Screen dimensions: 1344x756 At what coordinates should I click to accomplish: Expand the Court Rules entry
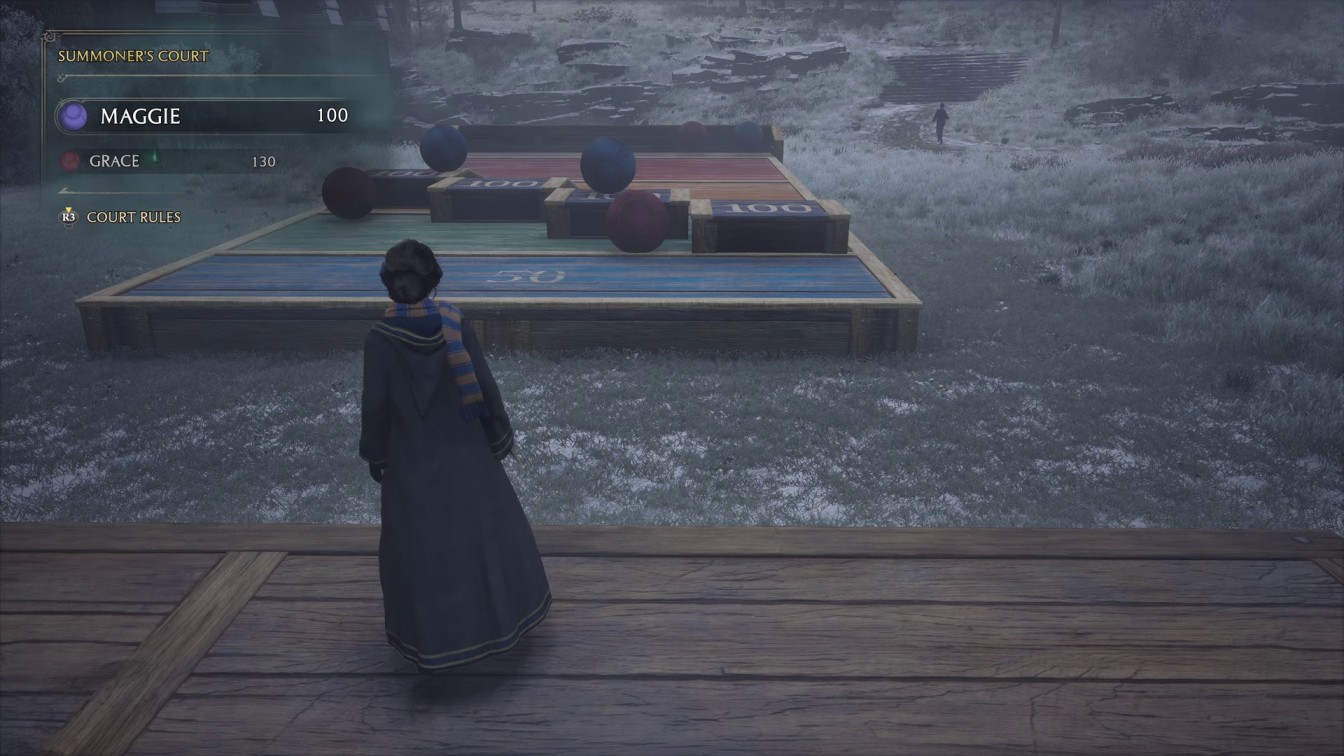[133, 217]
